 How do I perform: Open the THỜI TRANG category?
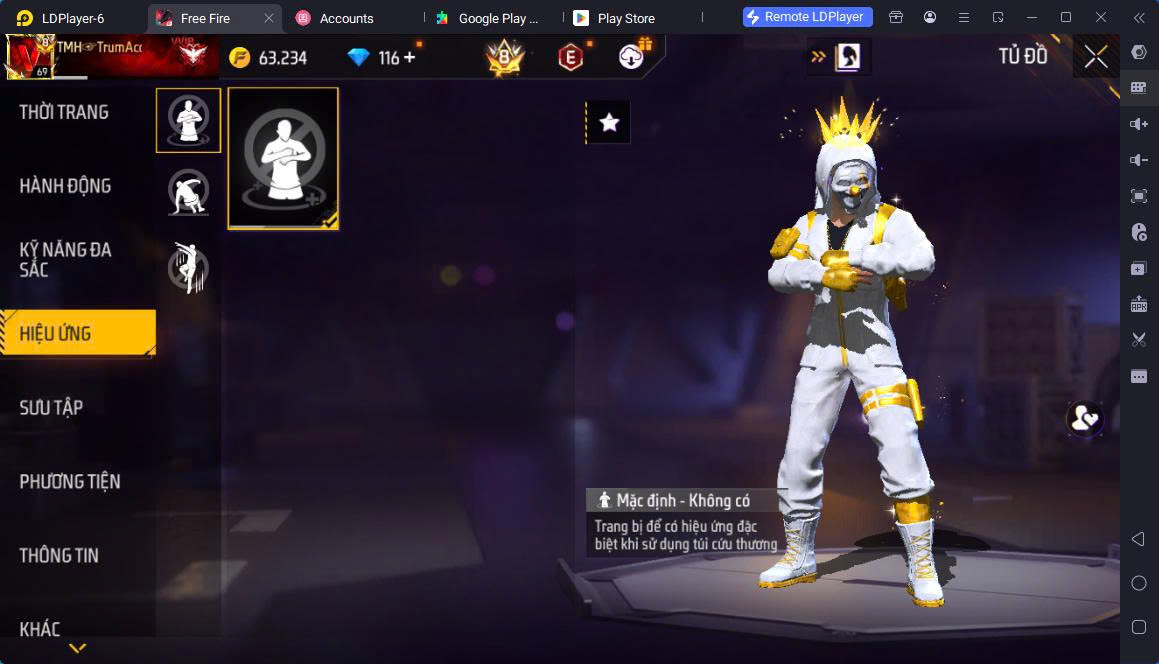tap(64, 112)
